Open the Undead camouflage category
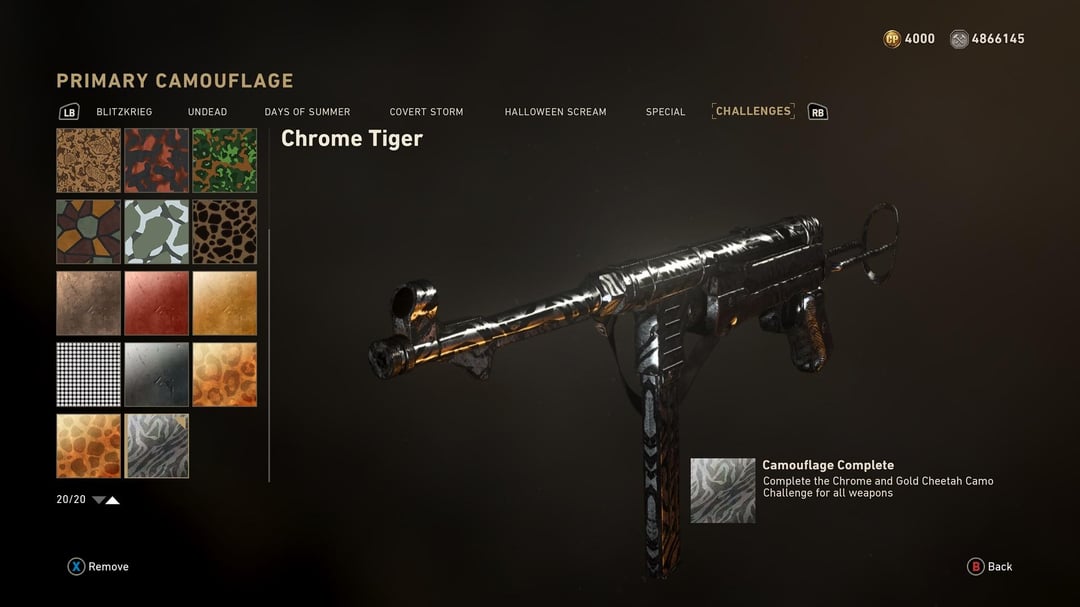The image size is (1080, 607). 207,112
